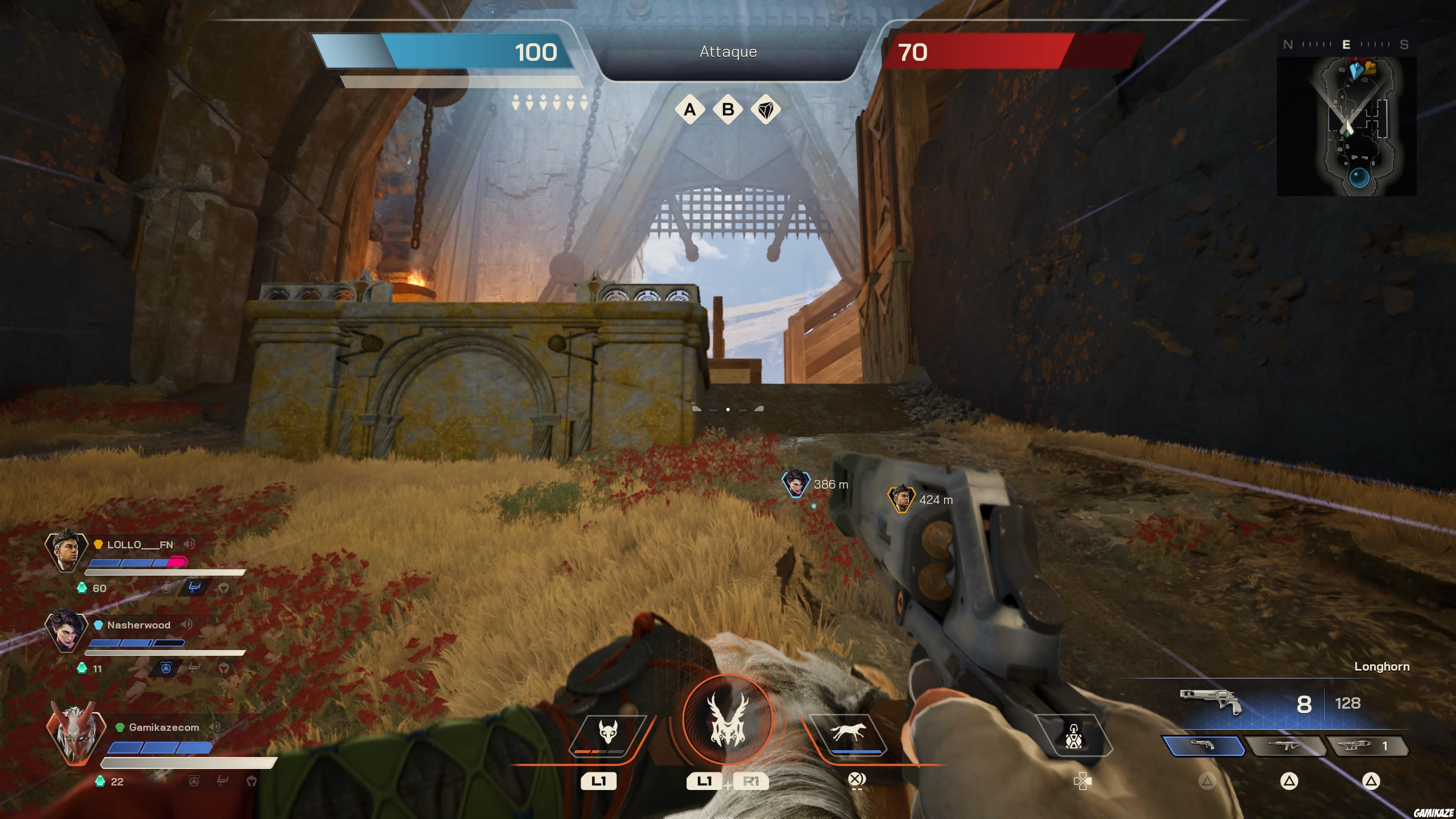Viewport: 1456px width, 819px height.
Task: Toggle the speaker icon beside LOLLO__FN
Action: pyautogui.click(x=189, y=544)
